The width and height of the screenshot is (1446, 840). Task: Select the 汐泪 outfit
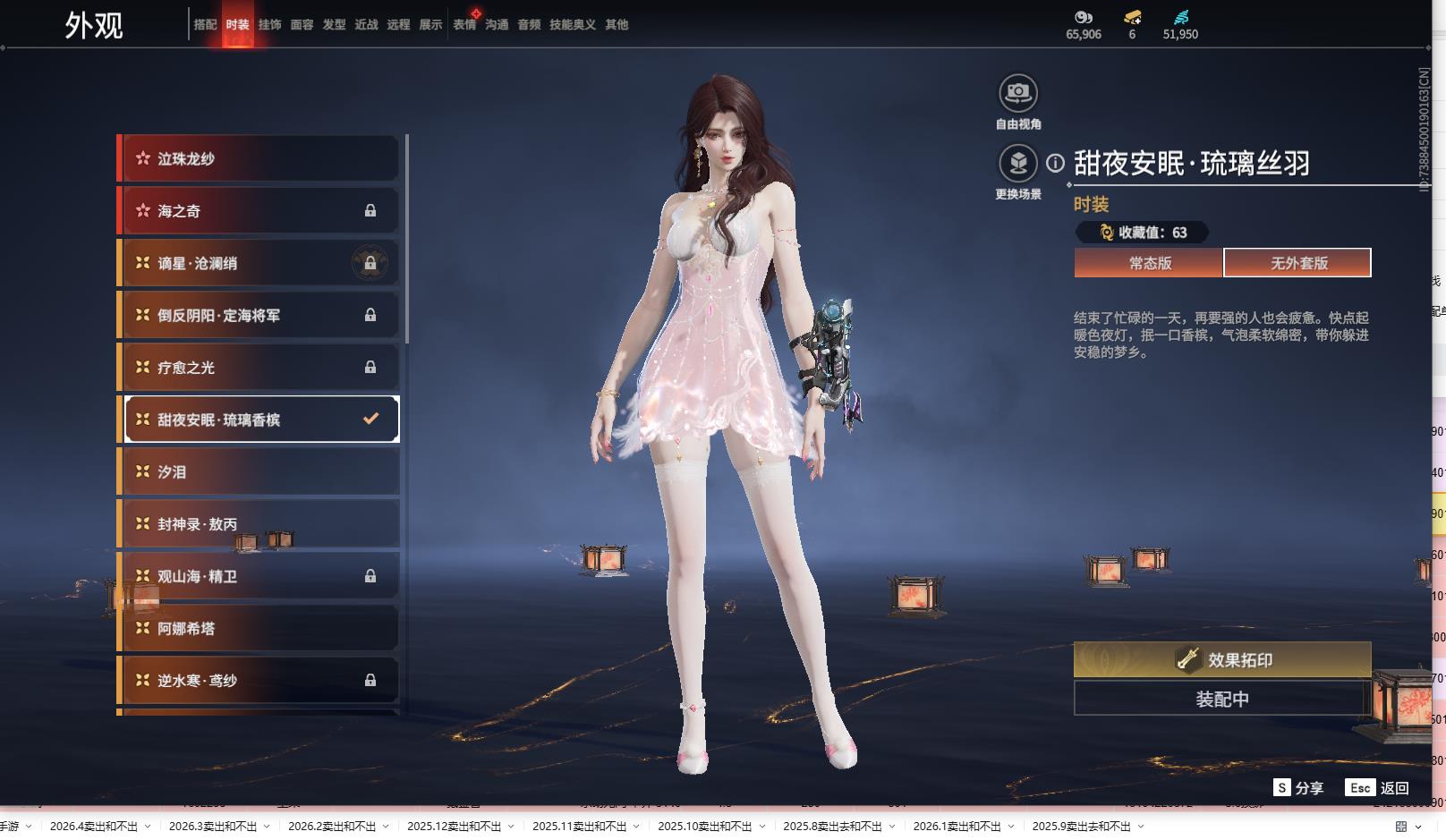click(259, 471)
